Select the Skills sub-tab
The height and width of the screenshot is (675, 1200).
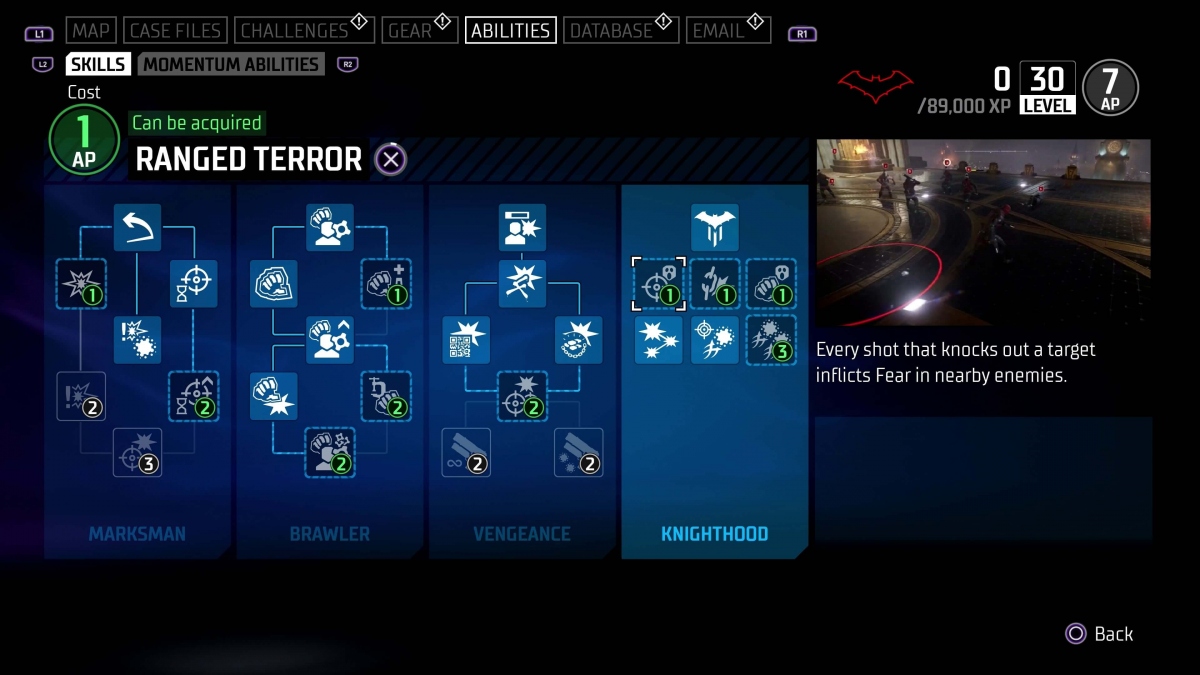pos(98,64)
